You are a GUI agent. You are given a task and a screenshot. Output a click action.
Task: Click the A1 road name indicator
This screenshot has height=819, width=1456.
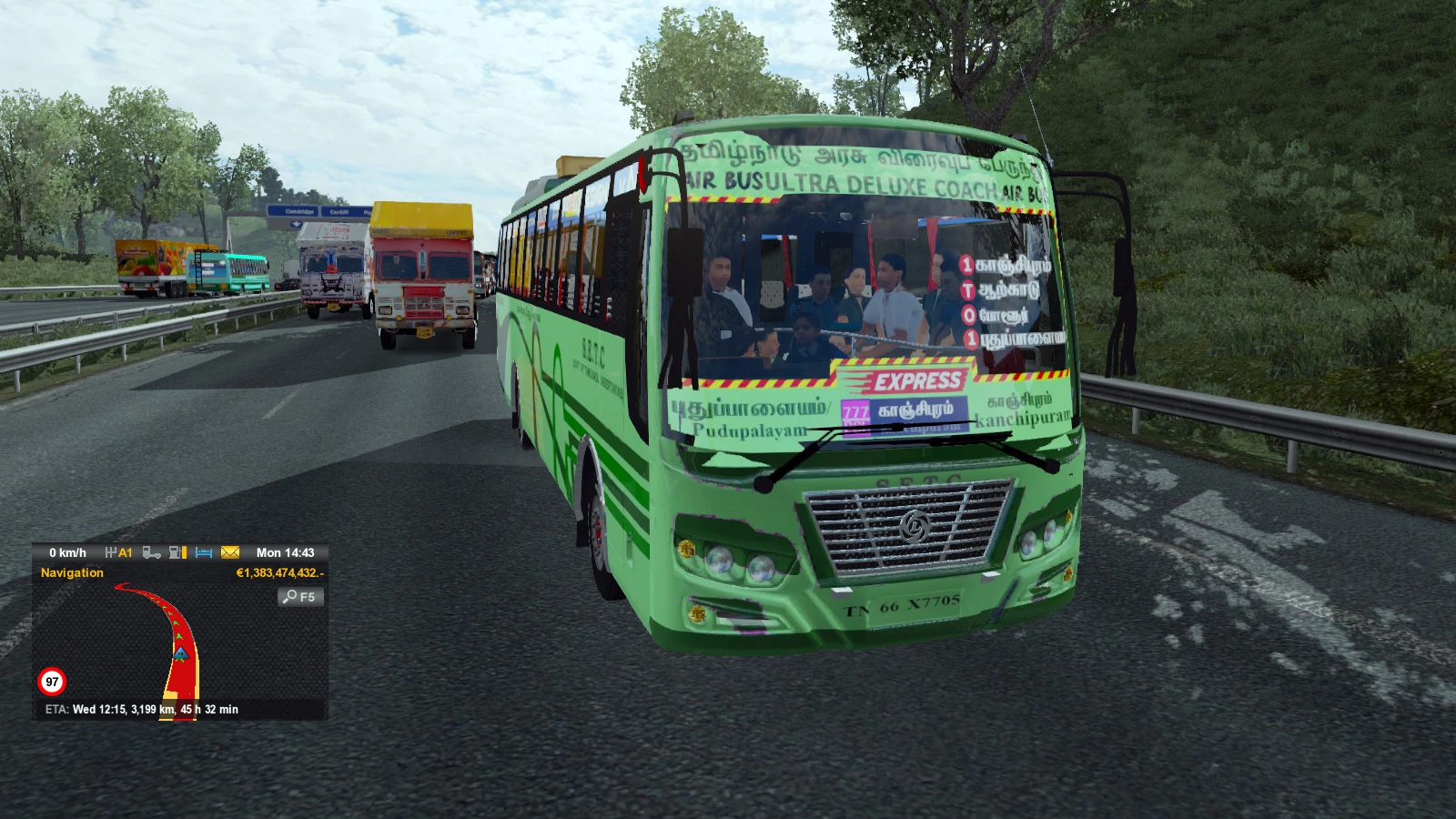click(x=125, y=552)
